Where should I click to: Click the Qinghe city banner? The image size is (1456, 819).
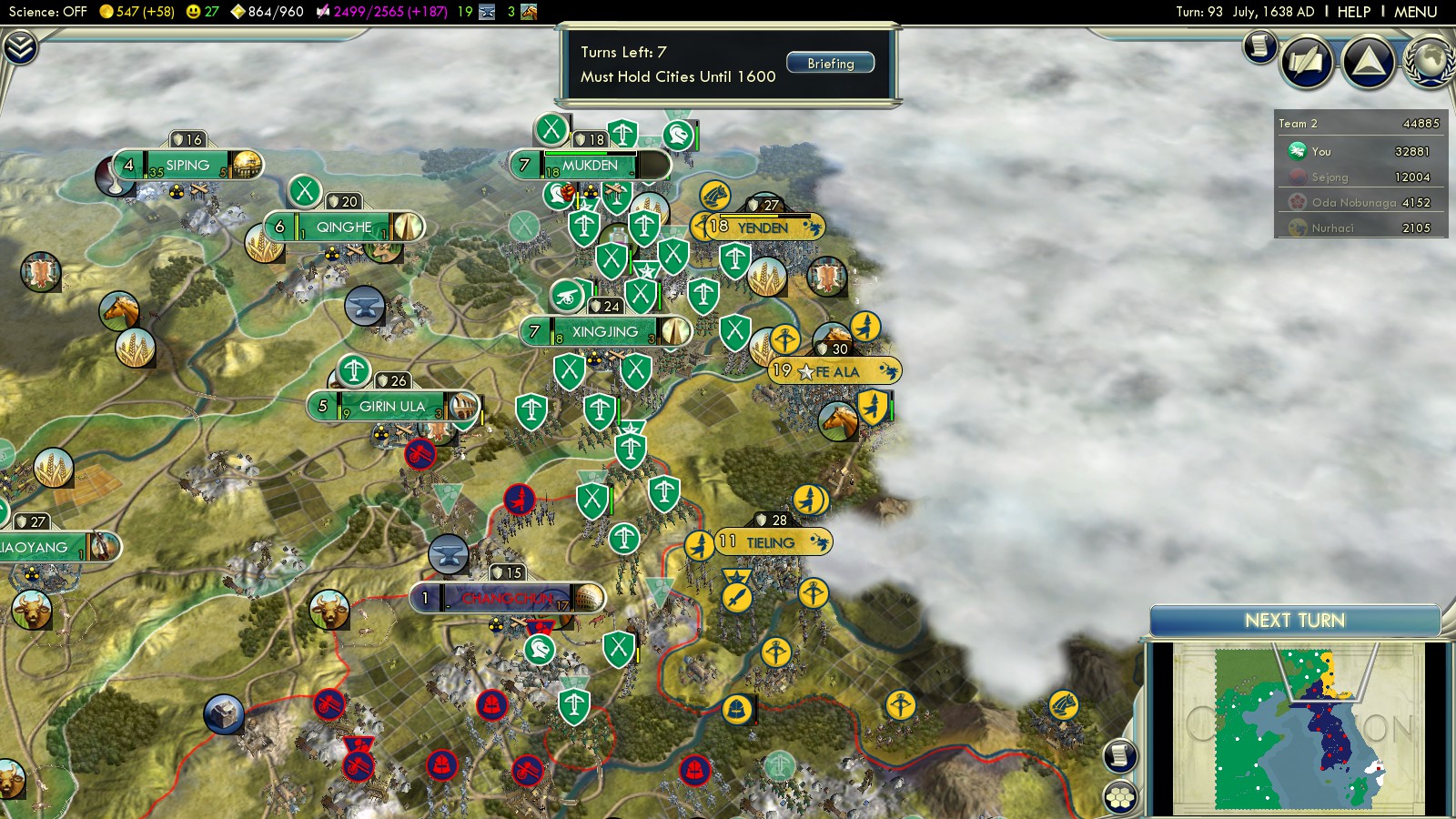[x=344, y=227]
